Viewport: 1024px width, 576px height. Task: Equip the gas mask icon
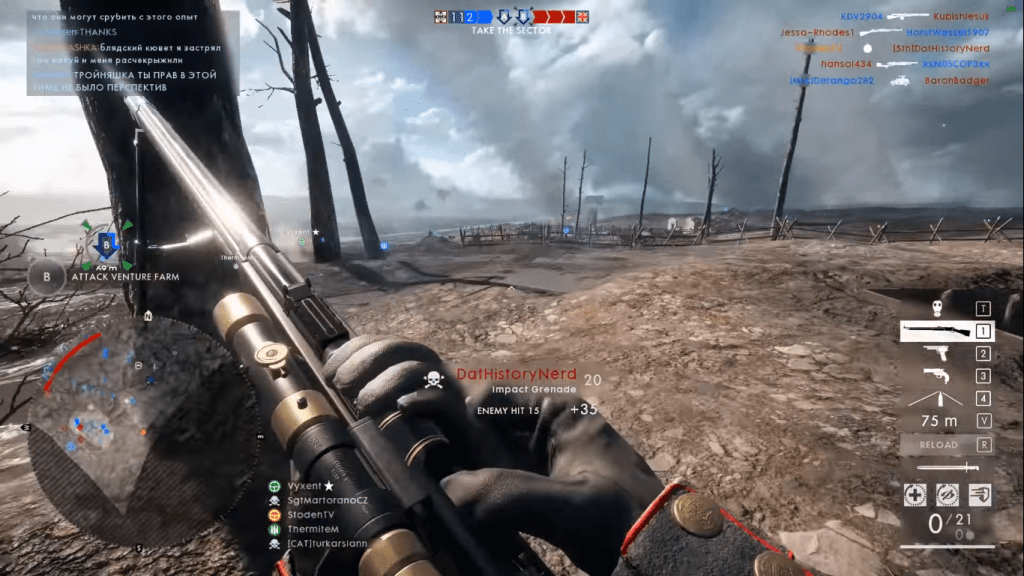click(x=937, y=308)
